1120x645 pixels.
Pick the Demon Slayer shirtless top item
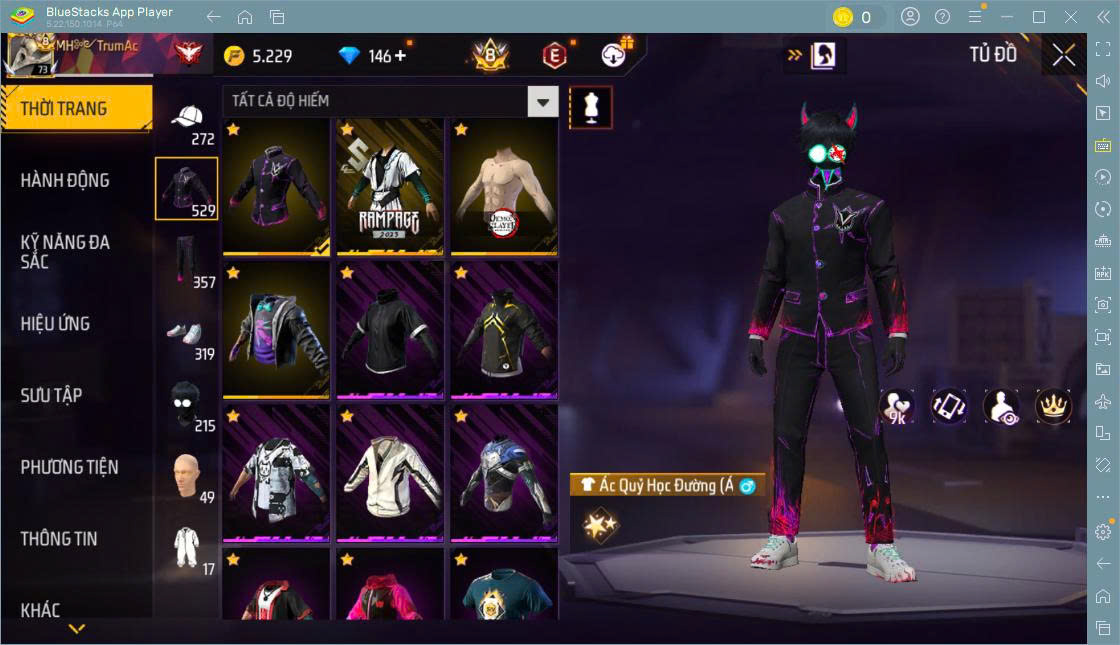pos(503,186)
